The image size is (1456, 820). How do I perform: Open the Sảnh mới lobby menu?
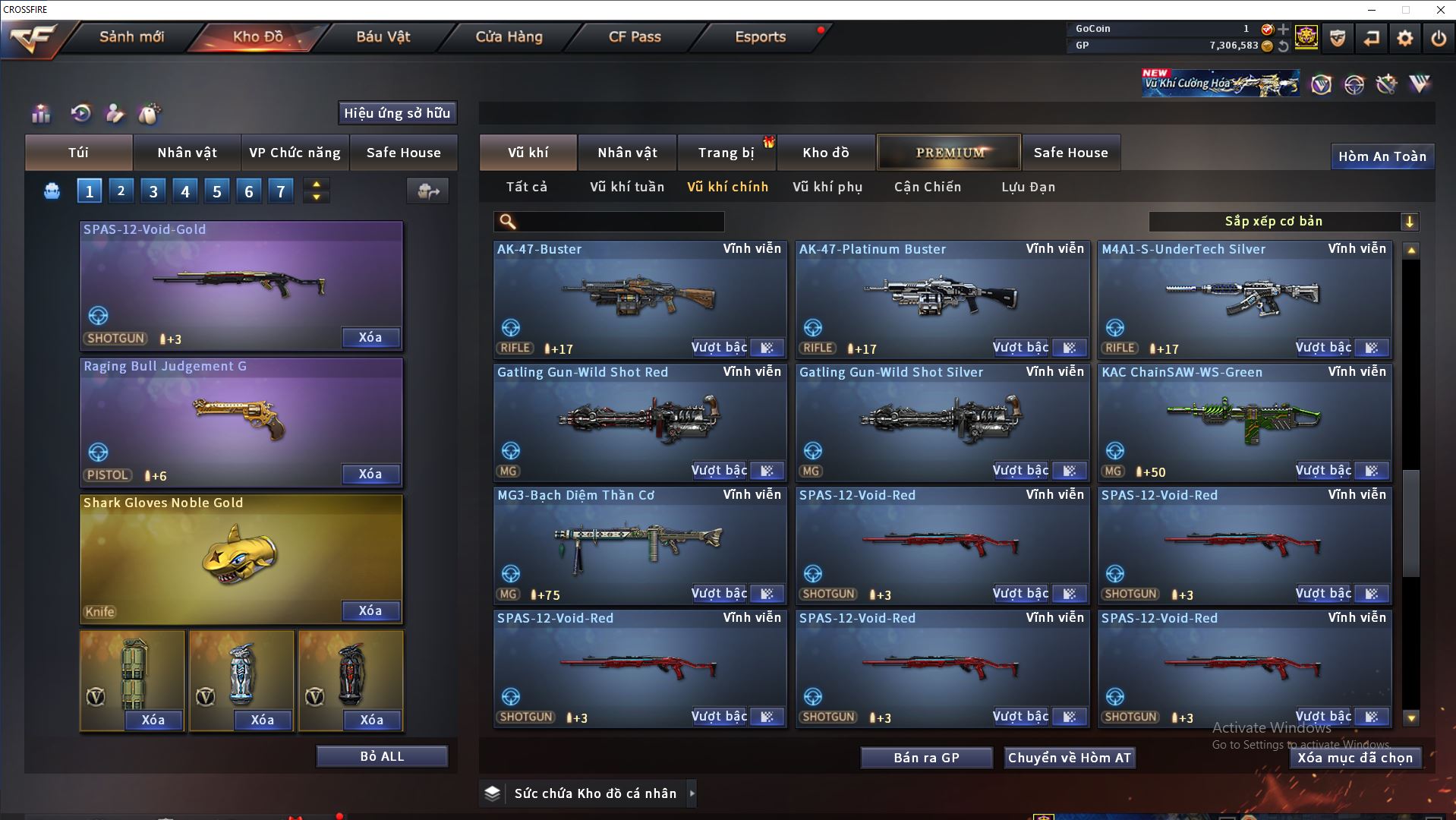pos(131,36)
